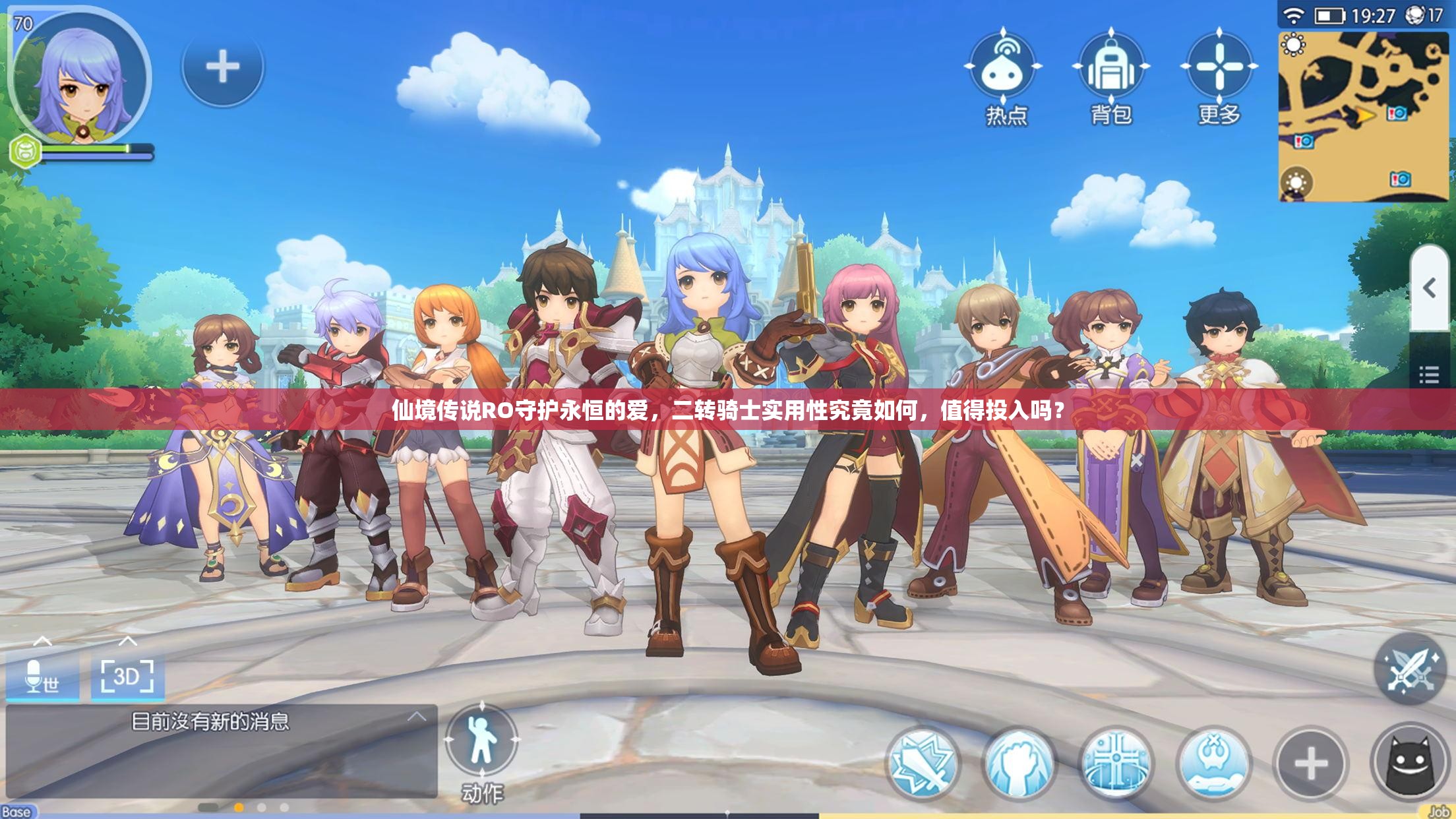Expand the side panel arrow tab
Image resolution: width=1456 pixels, height=819 pixels.
(1429, 288)
